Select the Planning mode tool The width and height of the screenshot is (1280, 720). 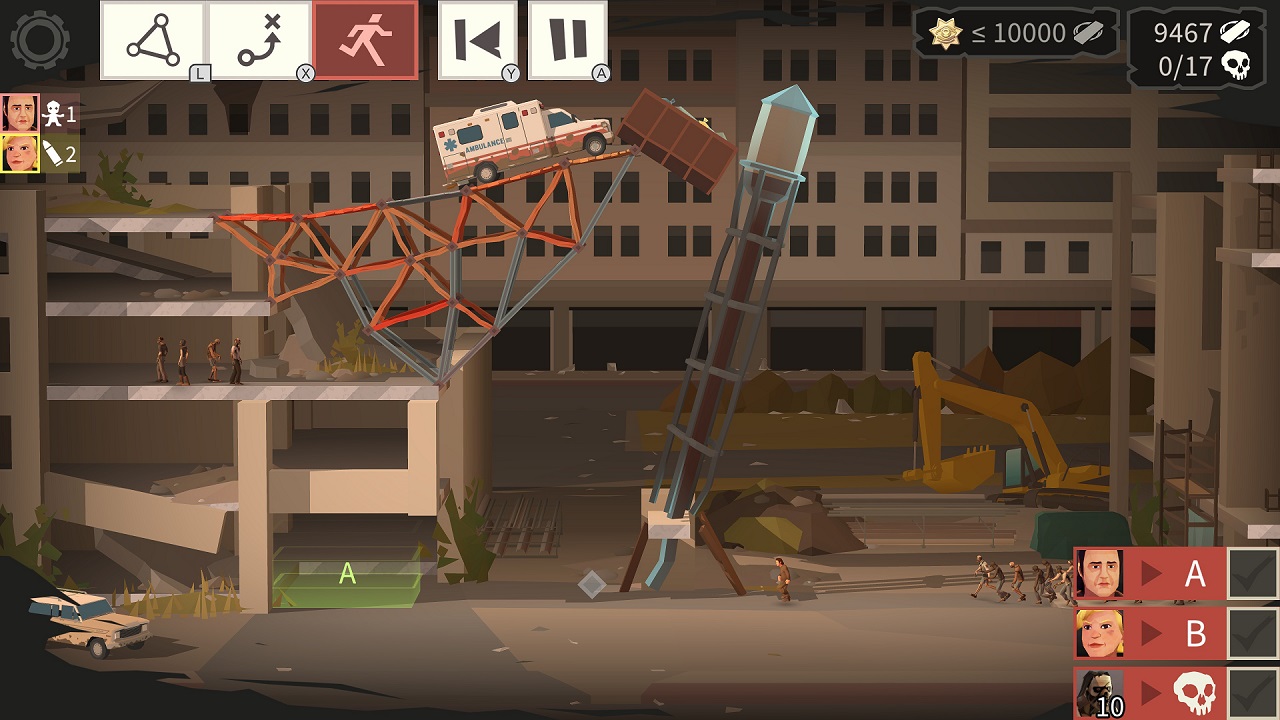257,40
